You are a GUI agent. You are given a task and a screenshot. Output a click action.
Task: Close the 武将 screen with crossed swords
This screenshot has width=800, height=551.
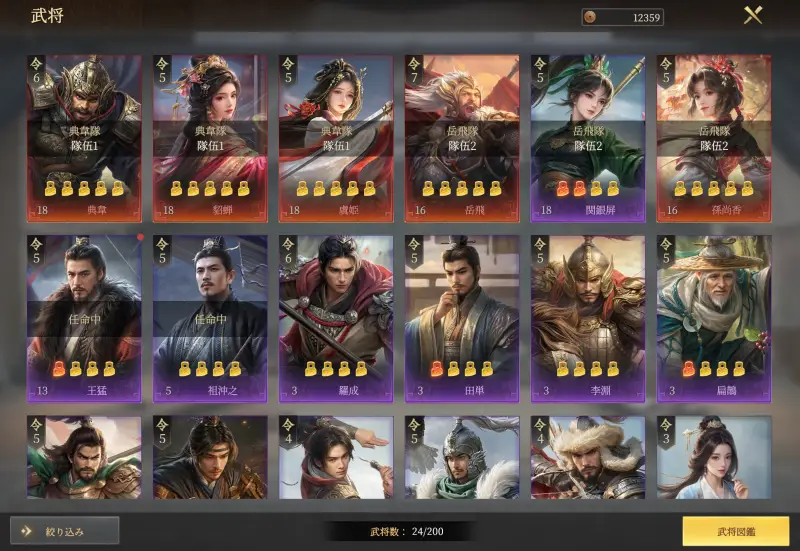753,16
